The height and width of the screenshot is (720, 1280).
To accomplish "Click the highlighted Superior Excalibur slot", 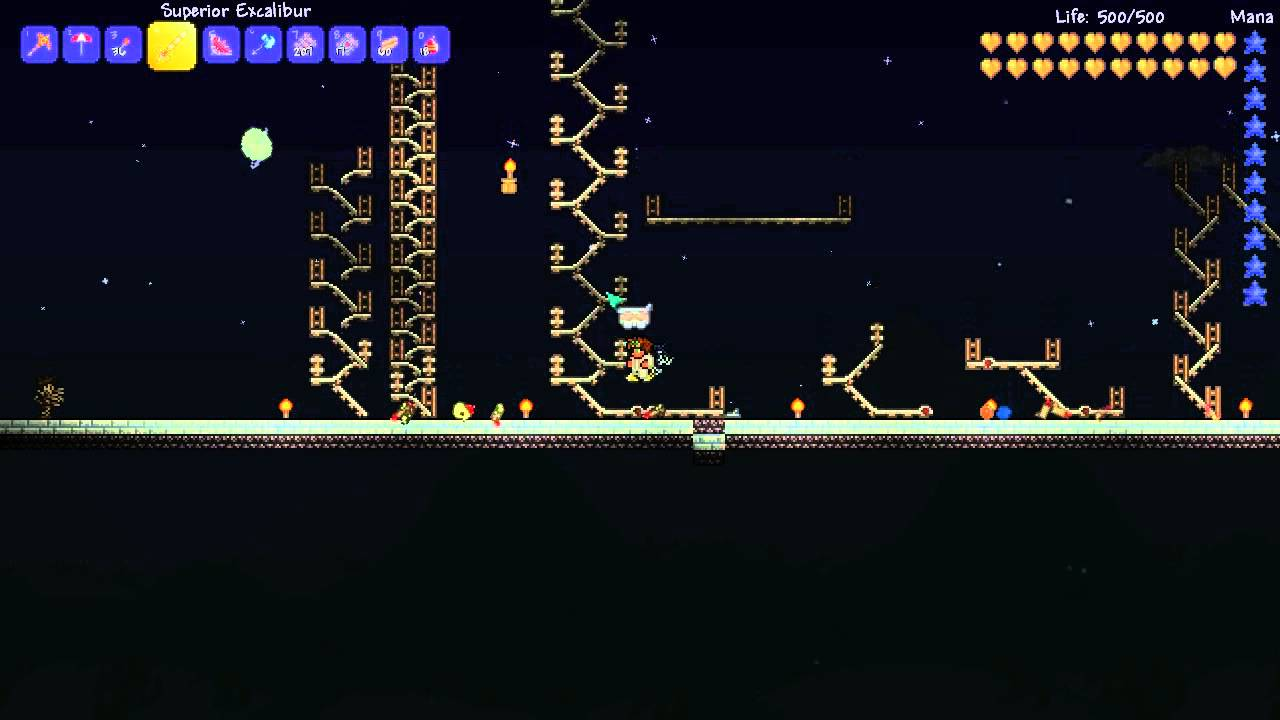I will (172, 46).
